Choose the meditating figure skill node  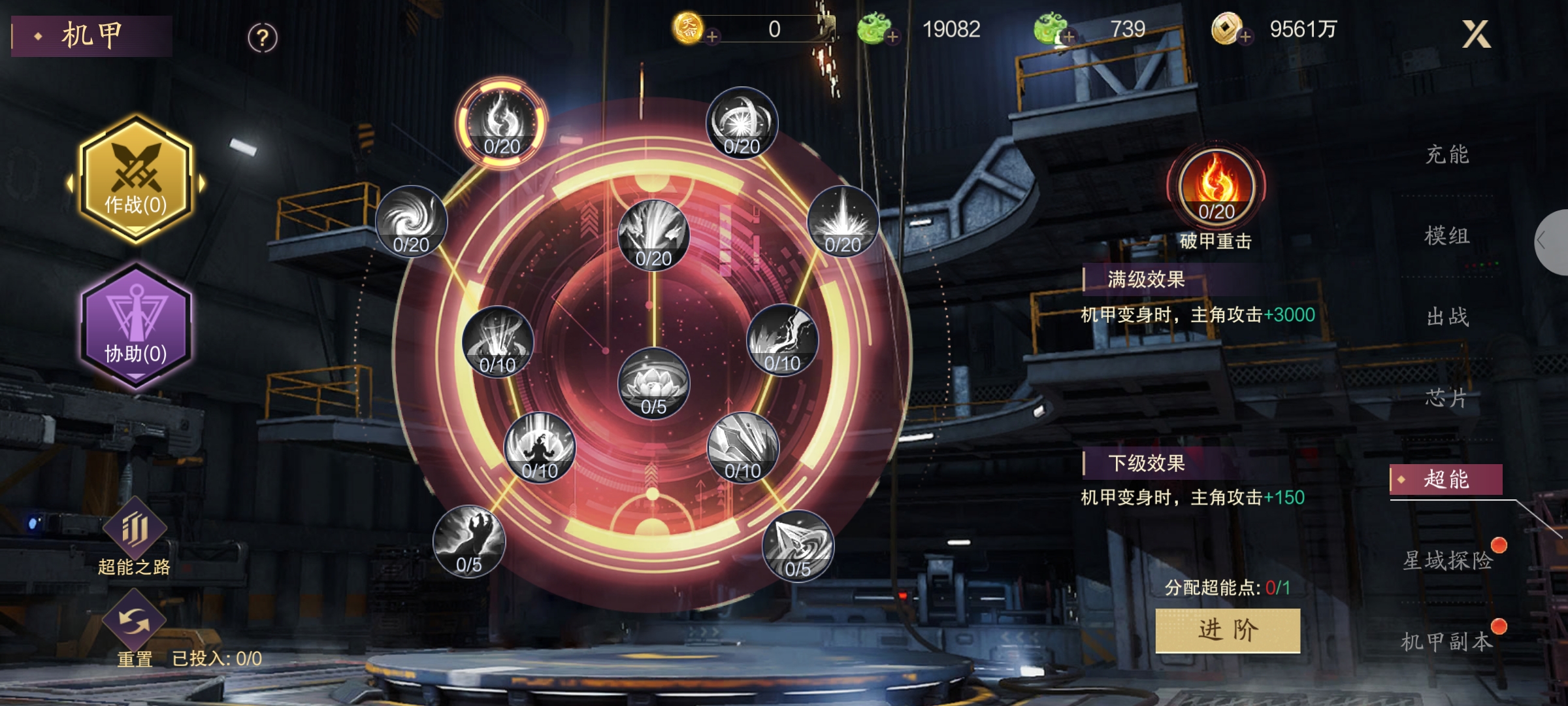pyautogui.click(x=540, y=448)
